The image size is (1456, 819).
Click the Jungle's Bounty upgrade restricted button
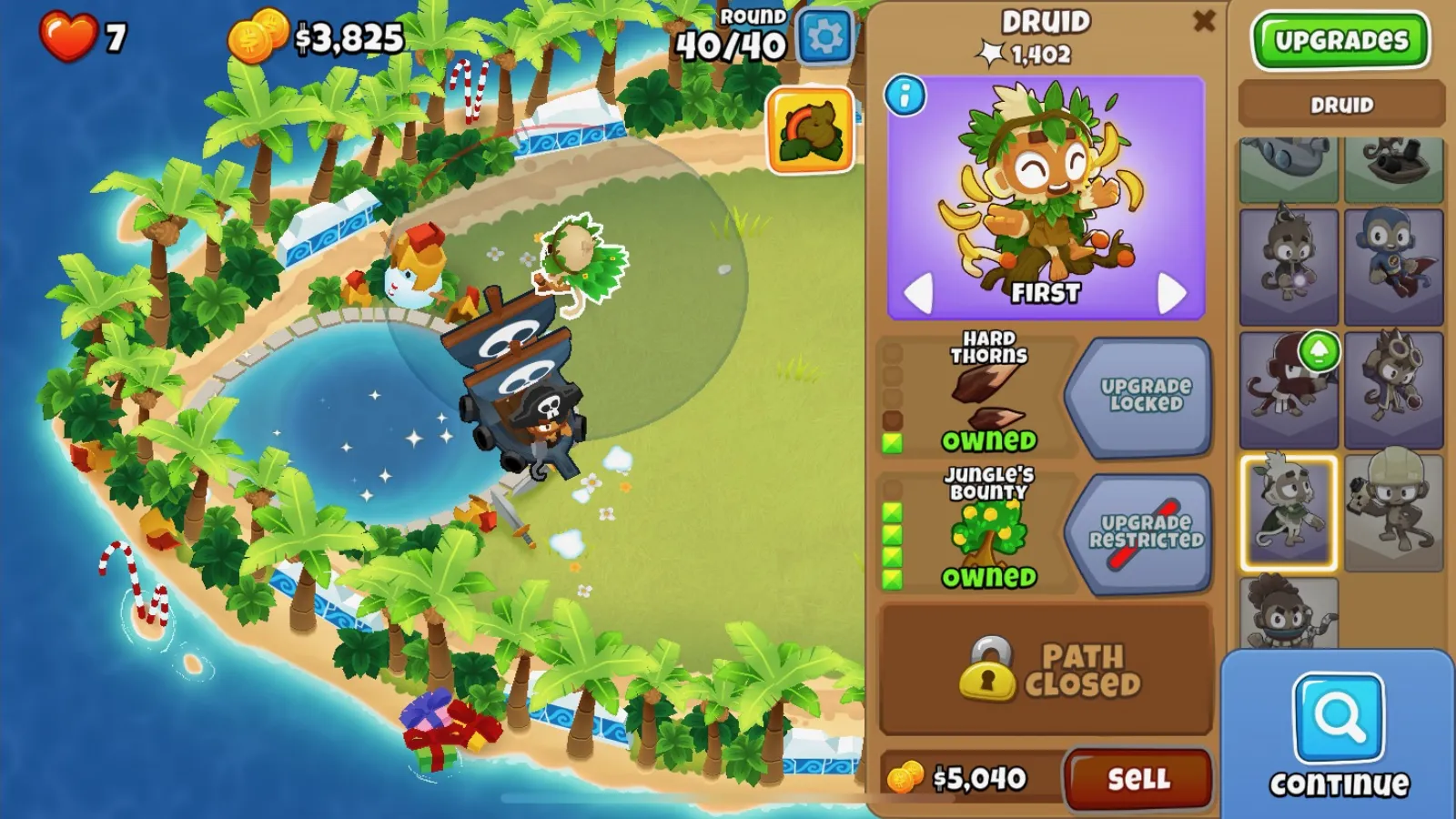click(x=1138, y=532)
